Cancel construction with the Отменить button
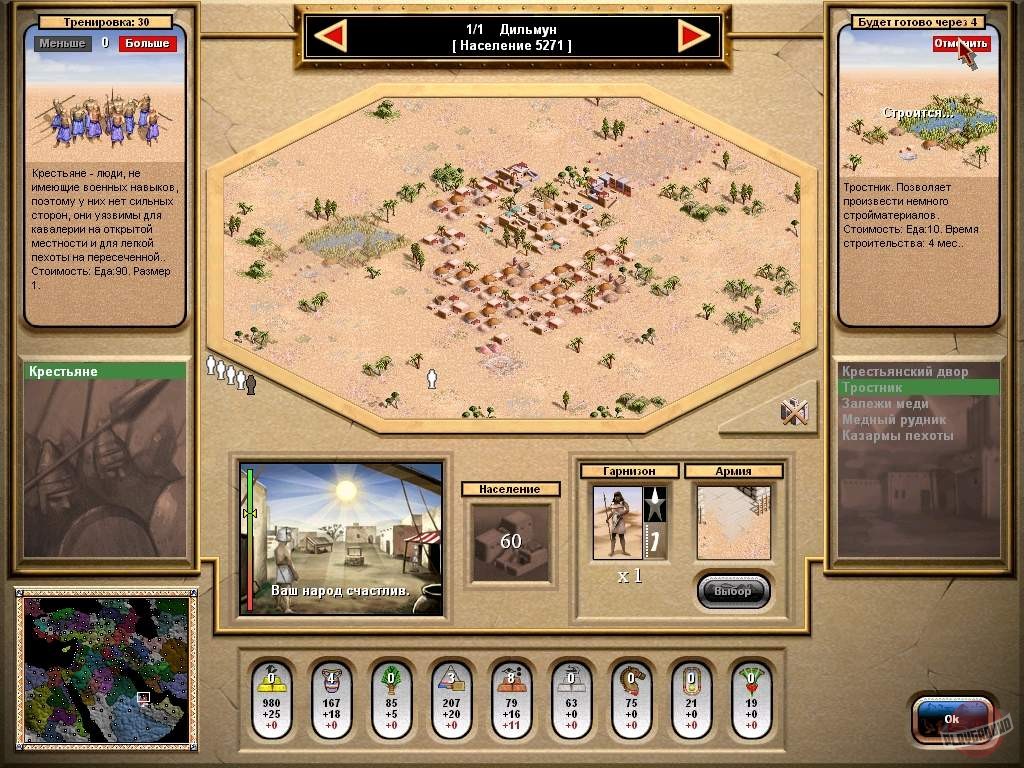 pyautogui.click(x=960, y=44)
